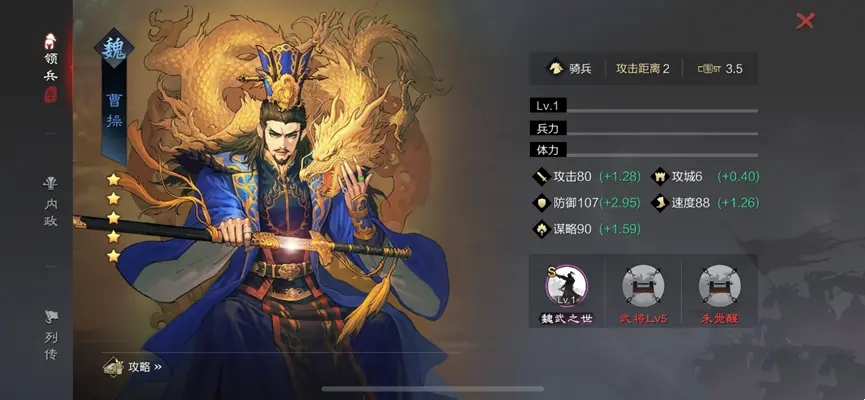Open the 内政 tab
865x400 pixels.
50,203
